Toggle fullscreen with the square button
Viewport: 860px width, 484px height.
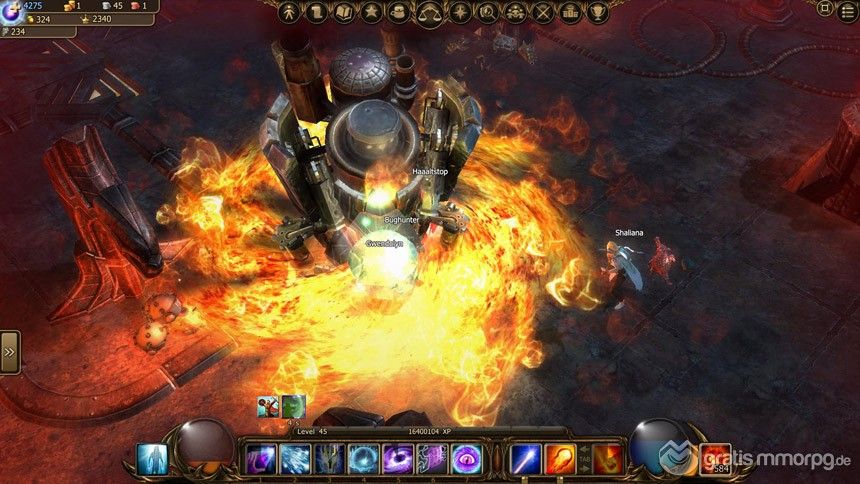[825, 8]
